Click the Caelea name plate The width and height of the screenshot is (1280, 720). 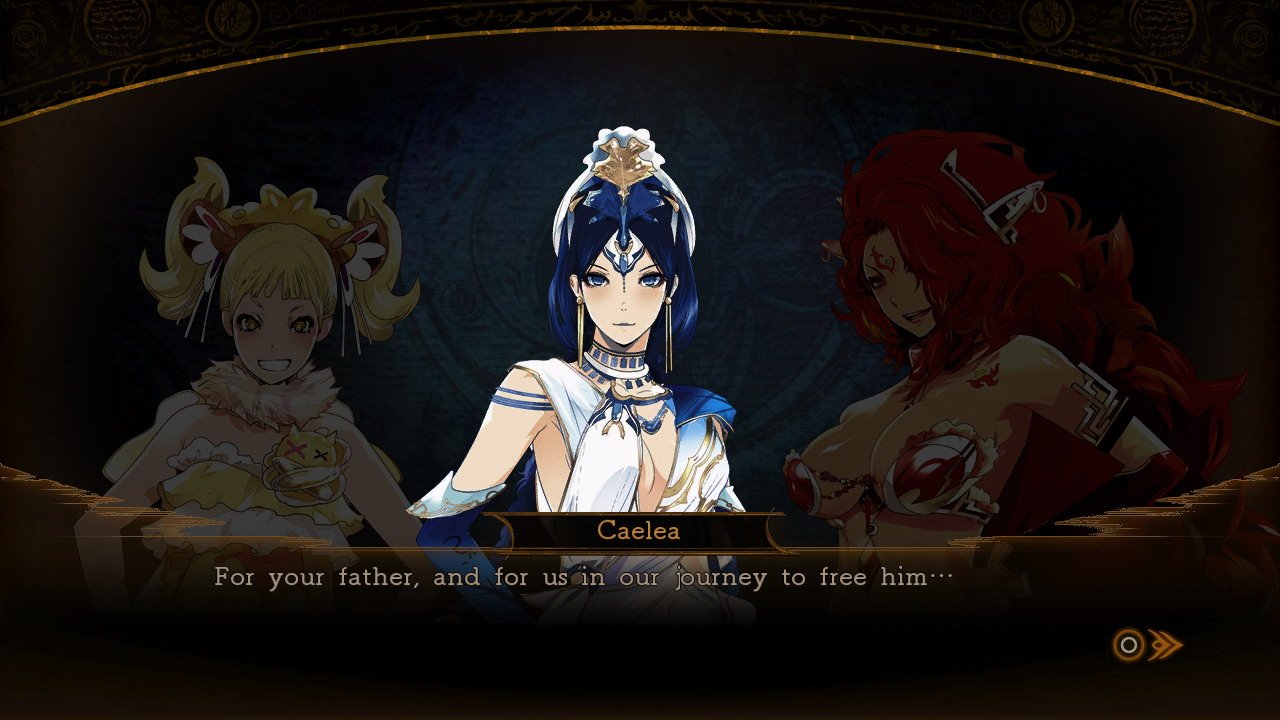640,532
